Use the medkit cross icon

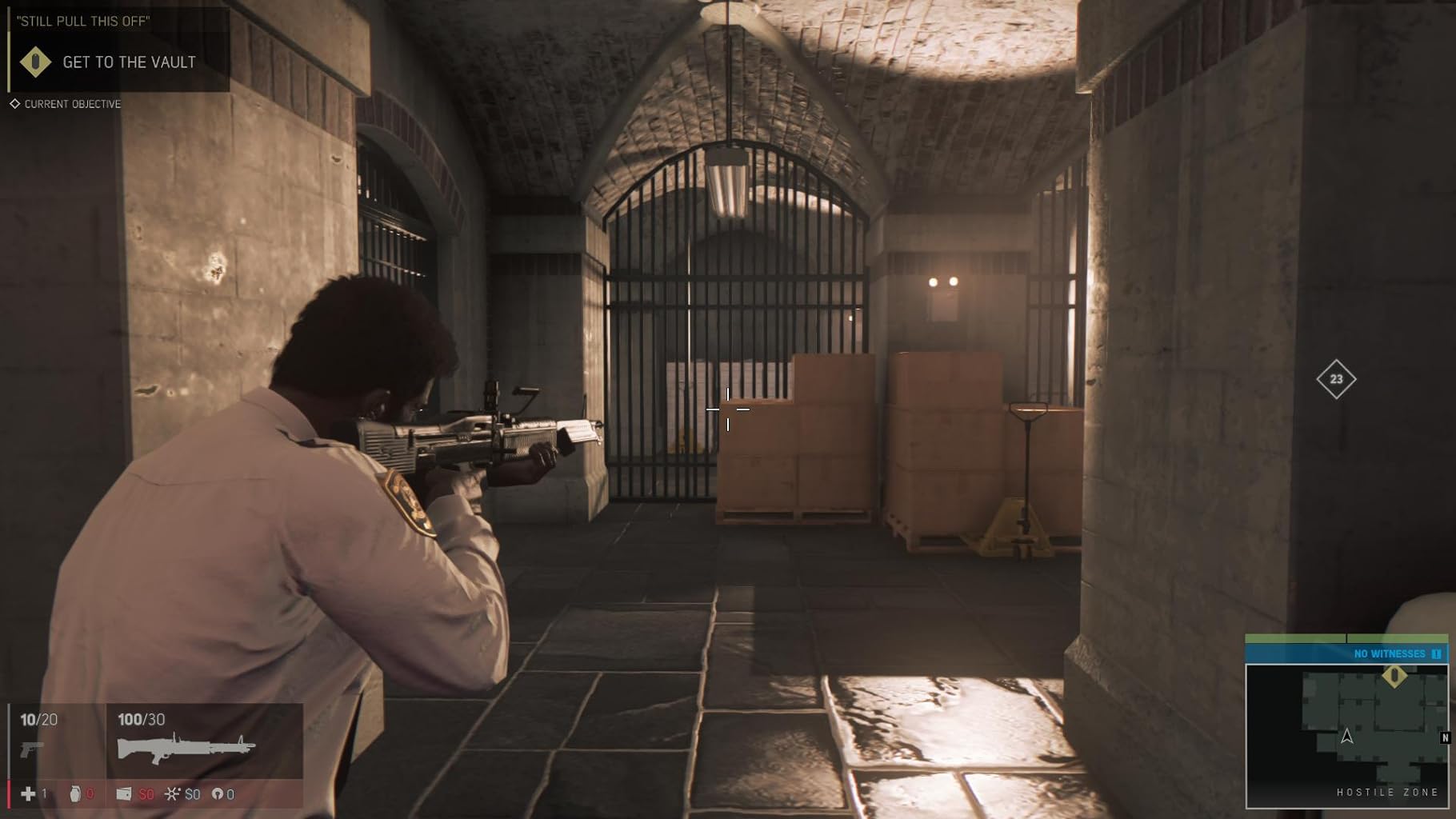tap(28, 793)
